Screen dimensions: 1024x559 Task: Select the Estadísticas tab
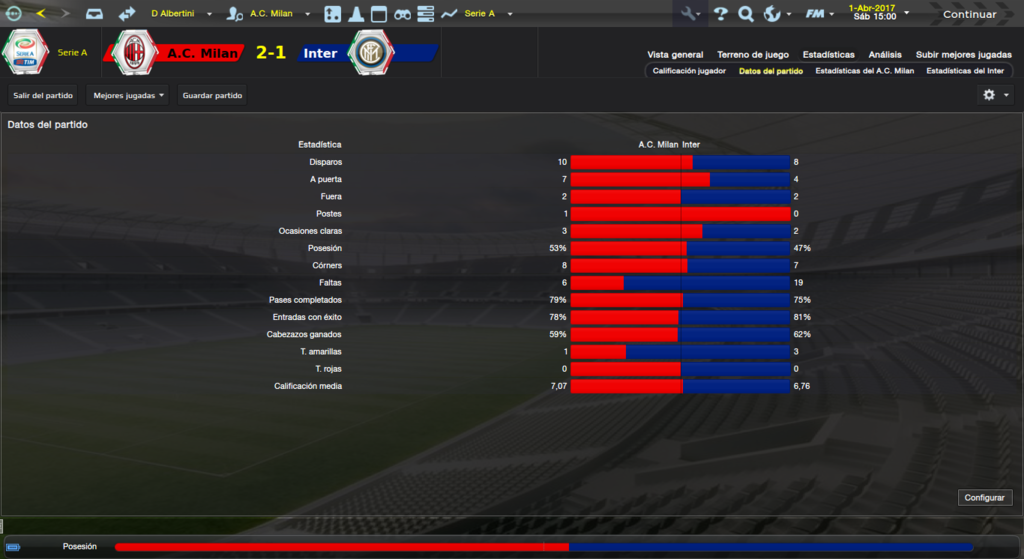click(828, 55)
